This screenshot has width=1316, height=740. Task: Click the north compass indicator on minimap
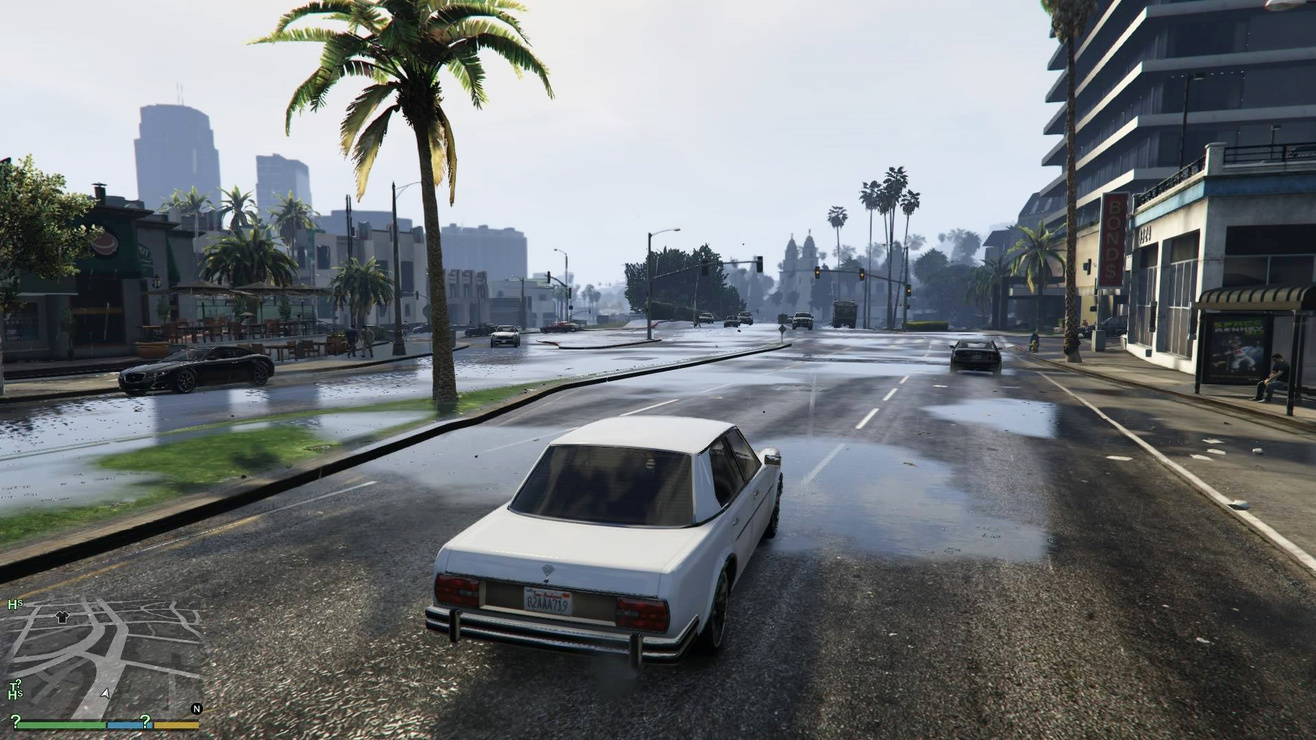[196, 708]
